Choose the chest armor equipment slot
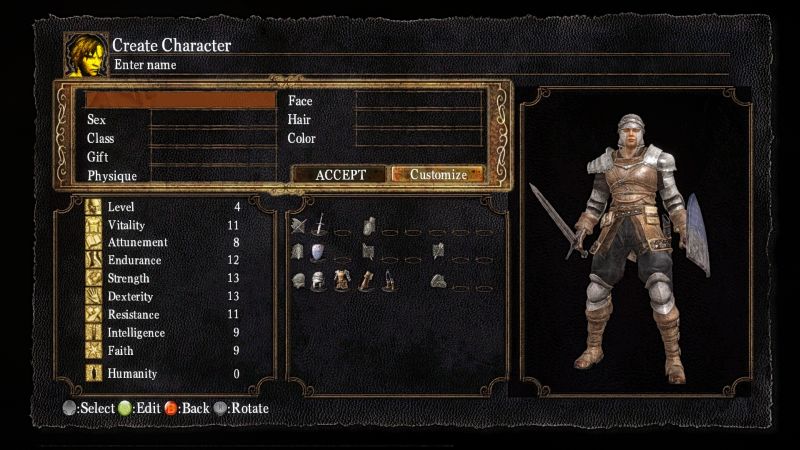 342,281
